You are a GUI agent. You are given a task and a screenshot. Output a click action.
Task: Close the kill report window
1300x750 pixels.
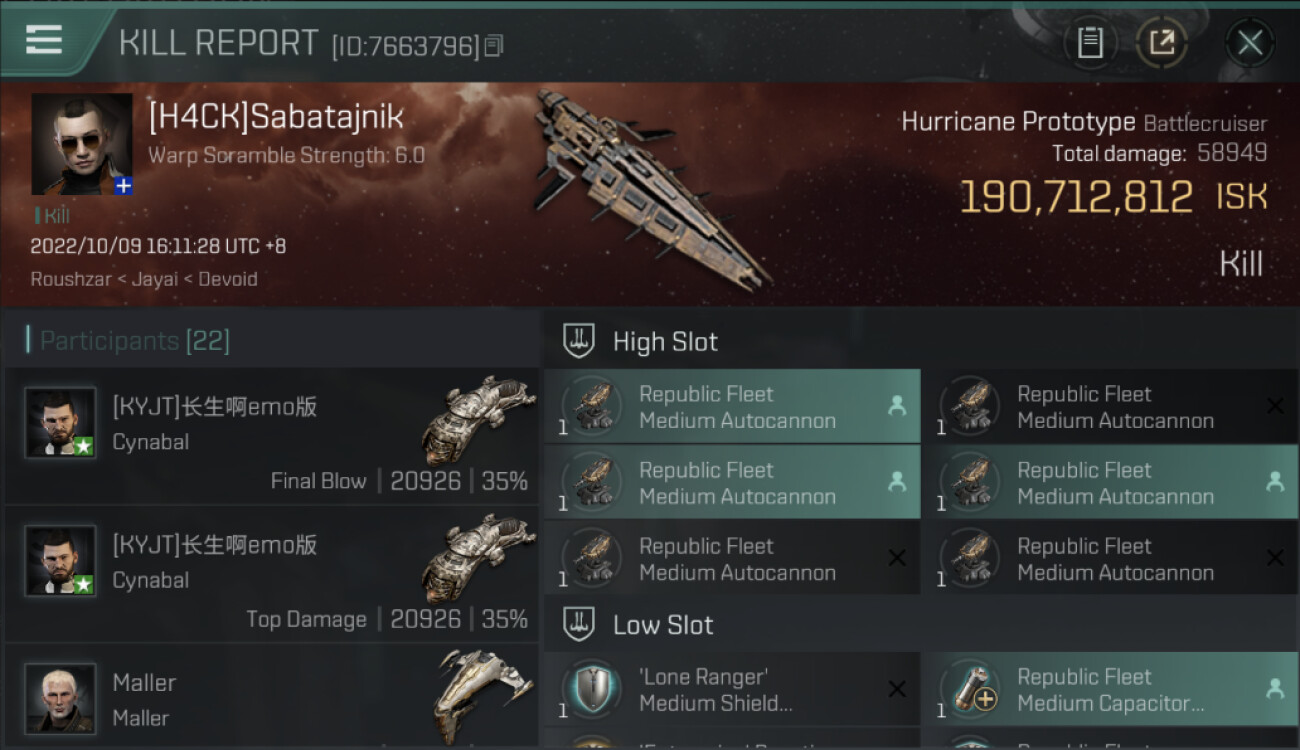click(1249, 42)
